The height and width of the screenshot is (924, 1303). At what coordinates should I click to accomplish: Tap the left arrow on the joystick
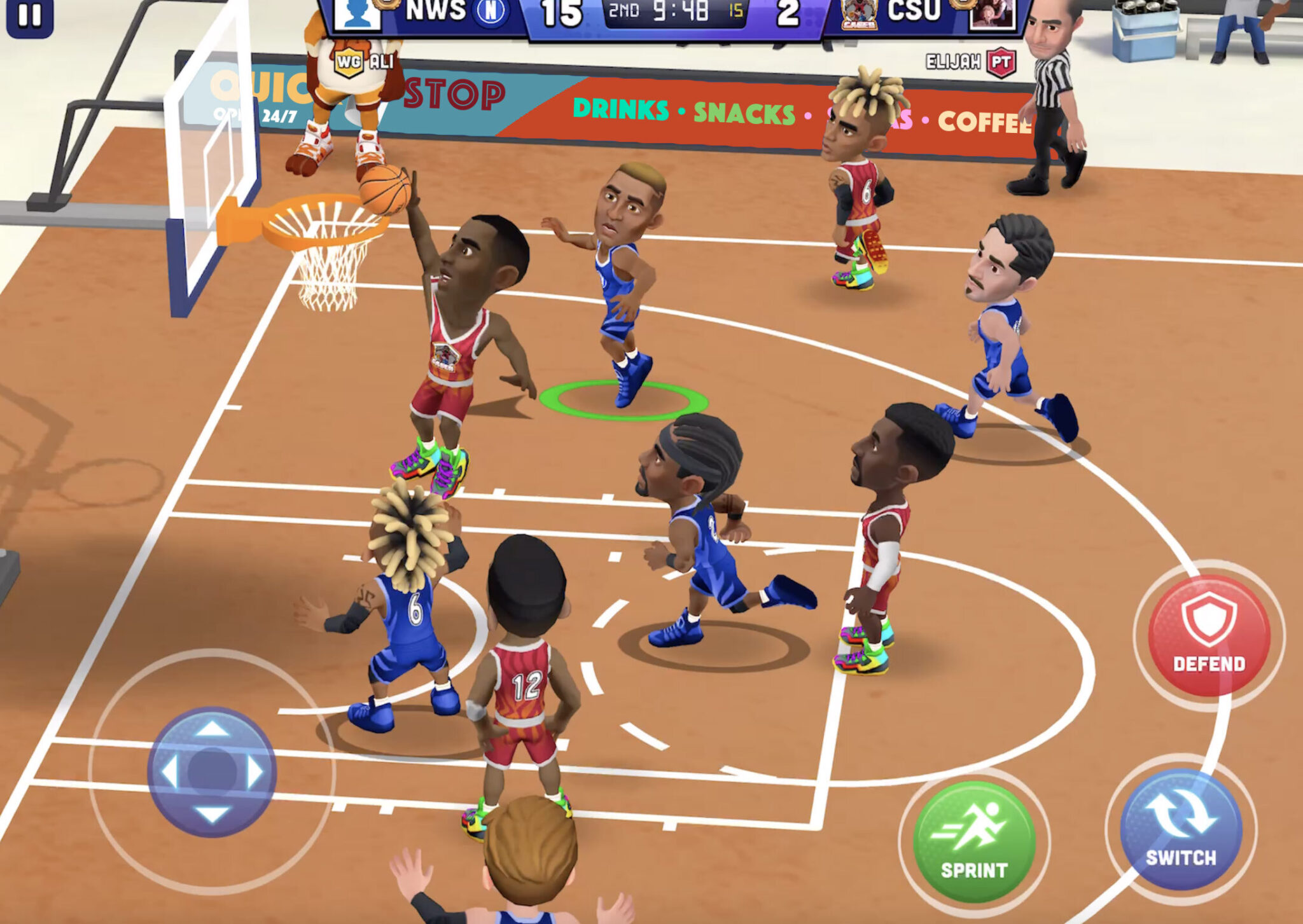(169, 772)
